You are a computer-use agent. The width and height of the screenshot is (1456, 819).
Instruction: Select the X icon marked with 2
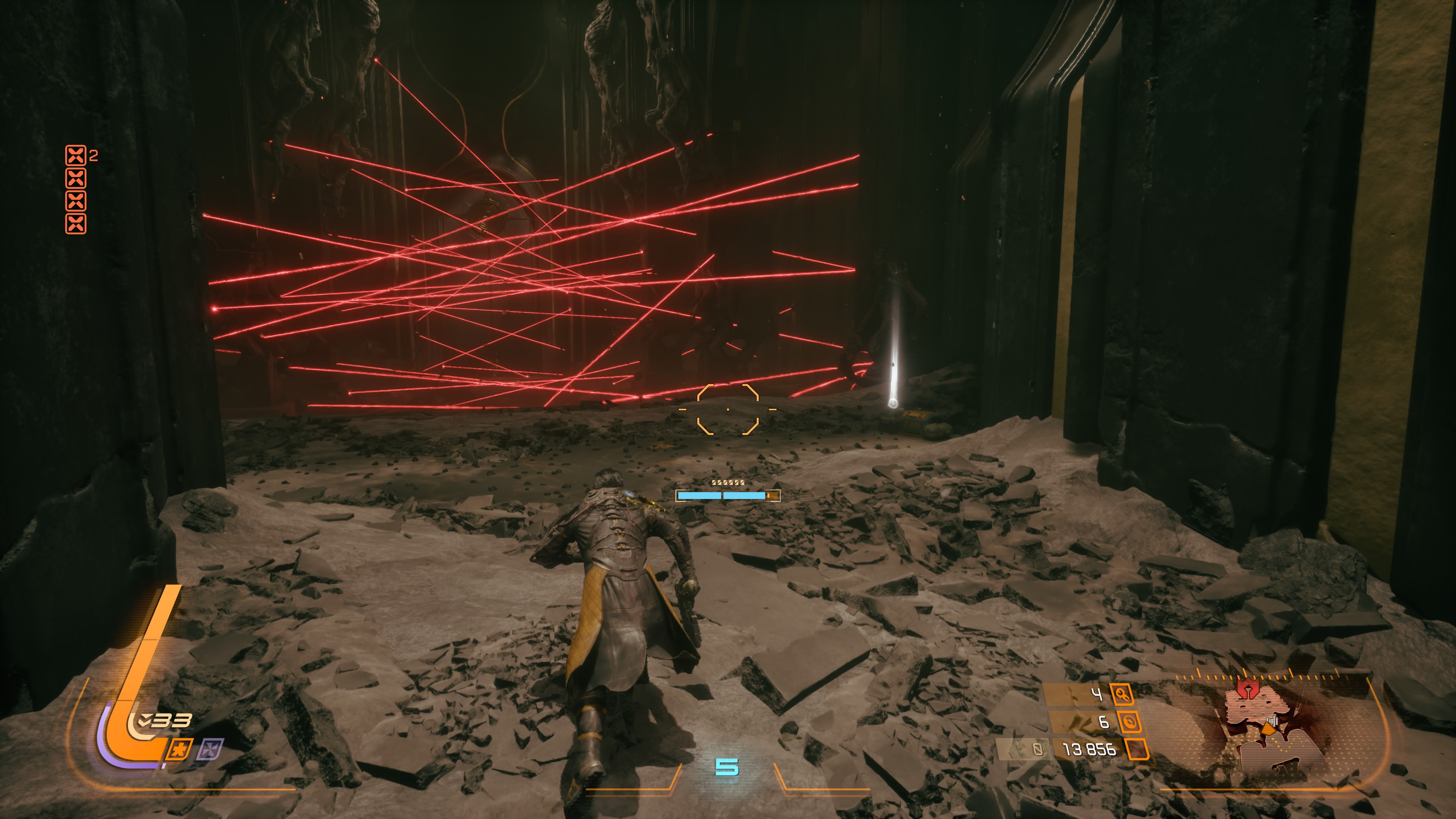(x=76, y=155)
